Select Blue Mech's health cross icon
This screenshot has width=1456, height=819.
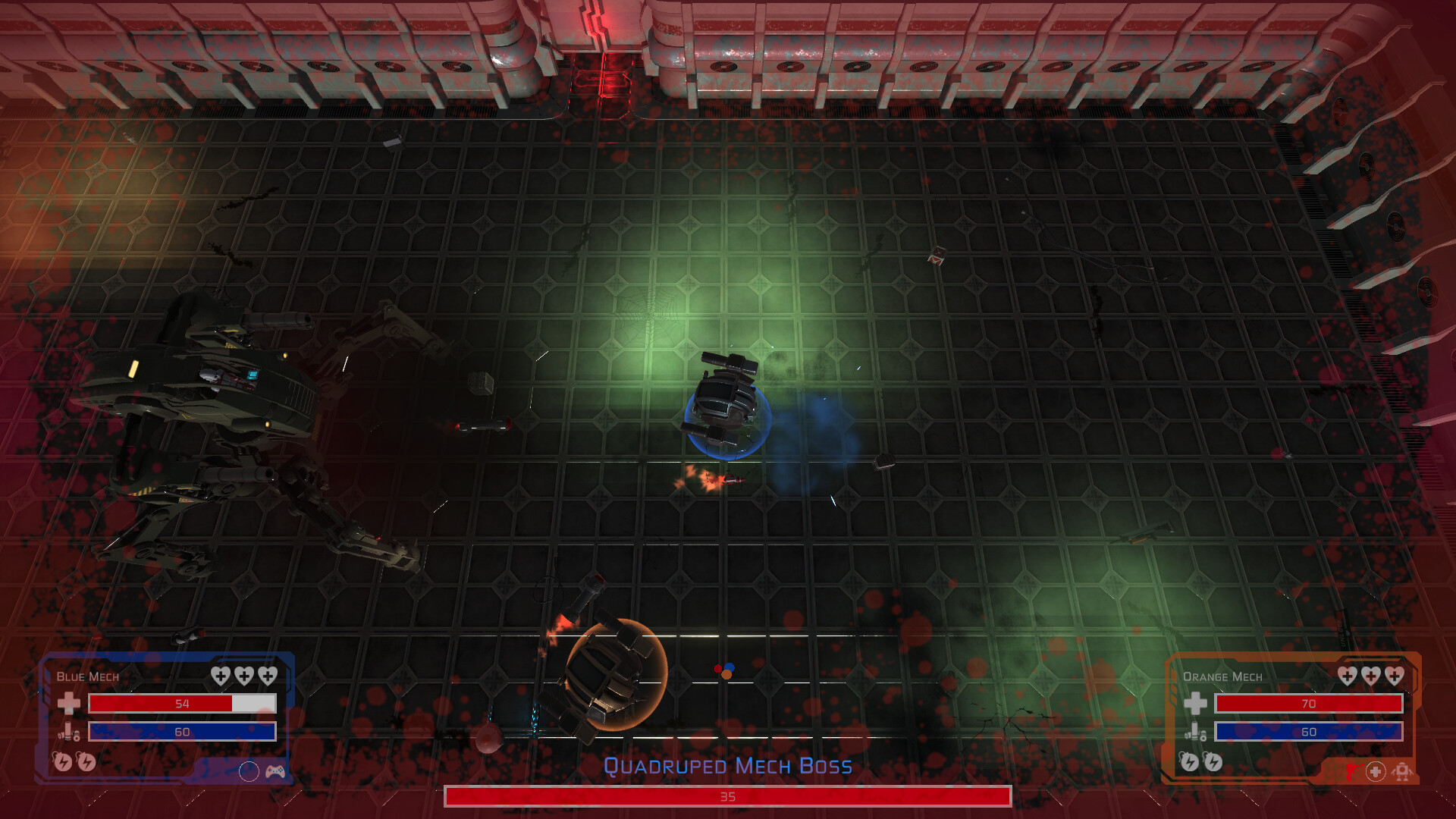click(x=68, y=704)
